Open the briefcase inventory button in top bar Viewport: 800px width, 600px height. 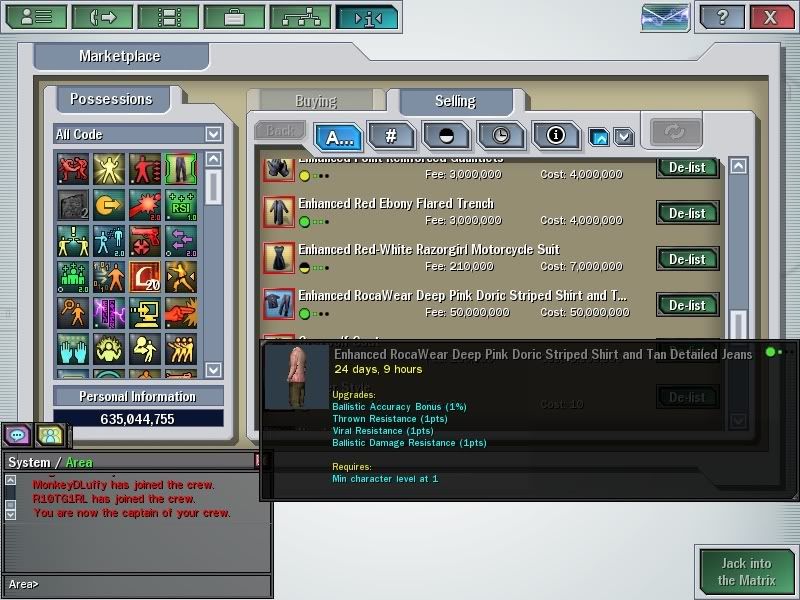point(234,17)
